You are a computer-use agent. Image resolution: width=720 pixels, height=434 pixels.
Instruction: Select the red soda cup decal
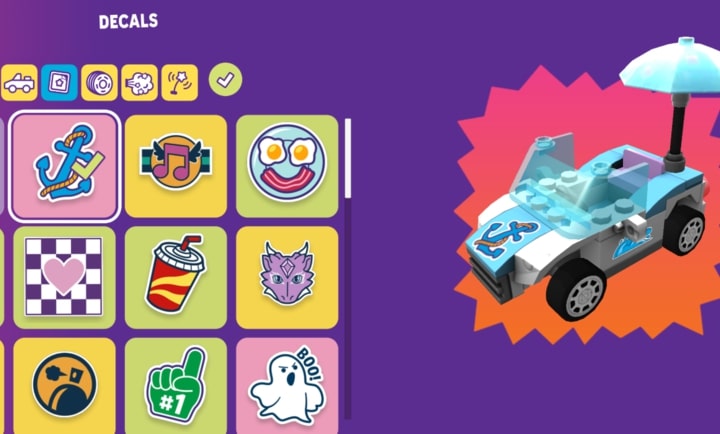(176, 277)
